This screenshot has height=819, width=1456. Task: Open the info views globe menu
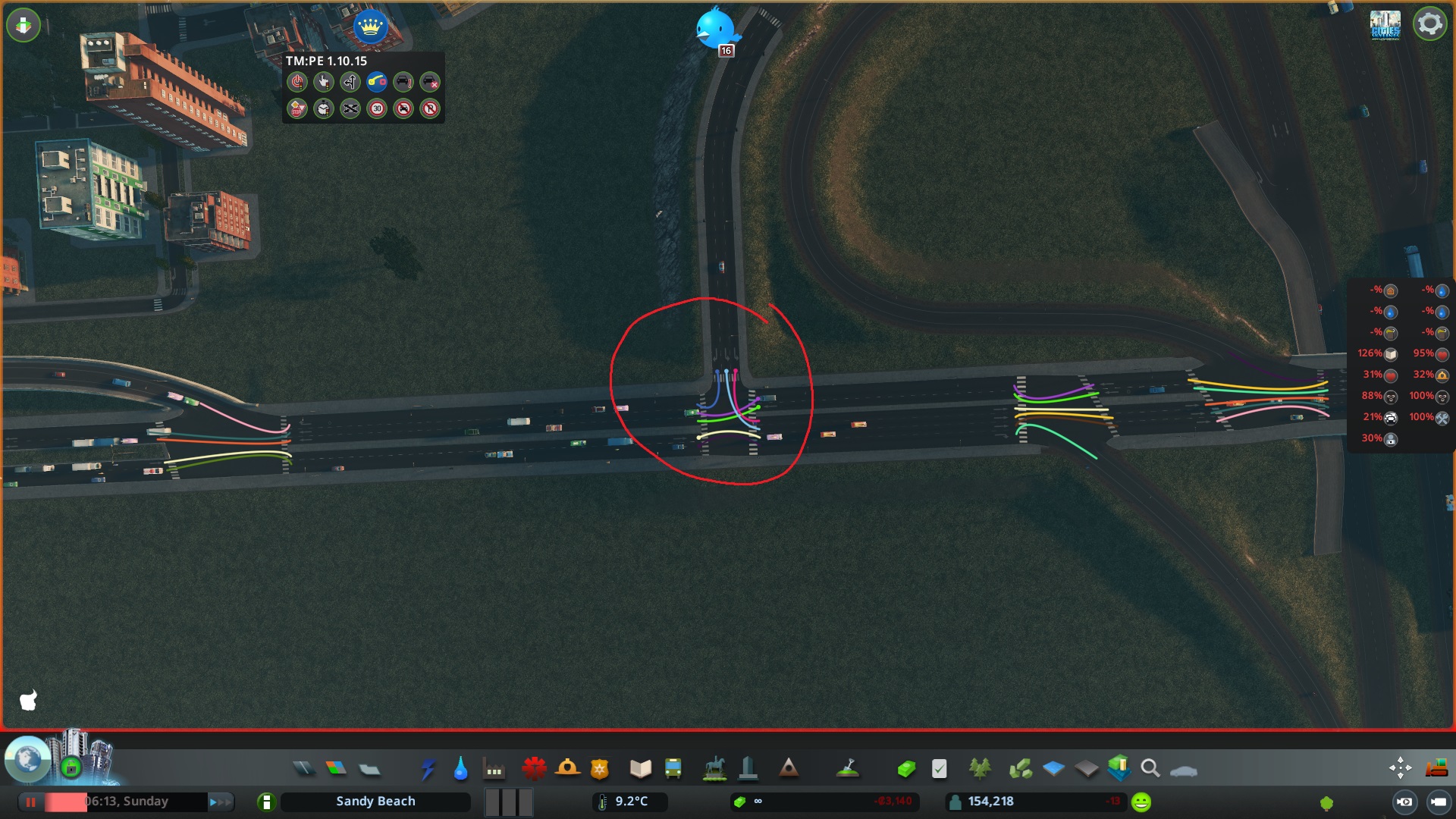[27, 762]
